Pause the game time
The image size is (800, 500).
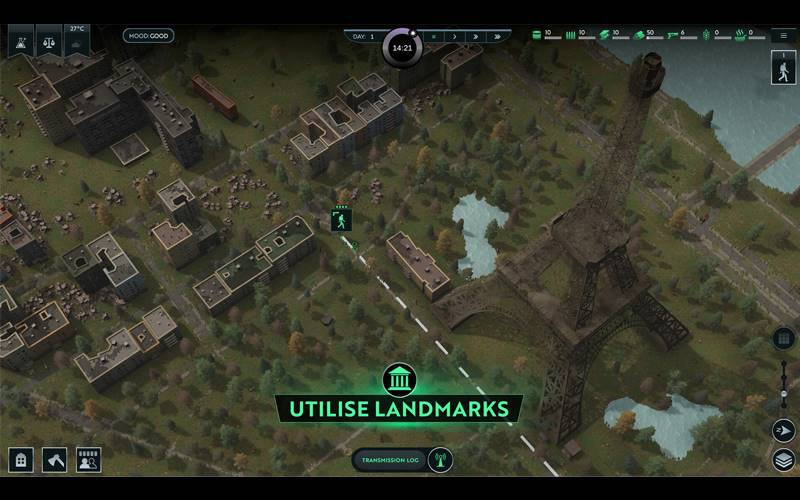click(x=434, y=36)
